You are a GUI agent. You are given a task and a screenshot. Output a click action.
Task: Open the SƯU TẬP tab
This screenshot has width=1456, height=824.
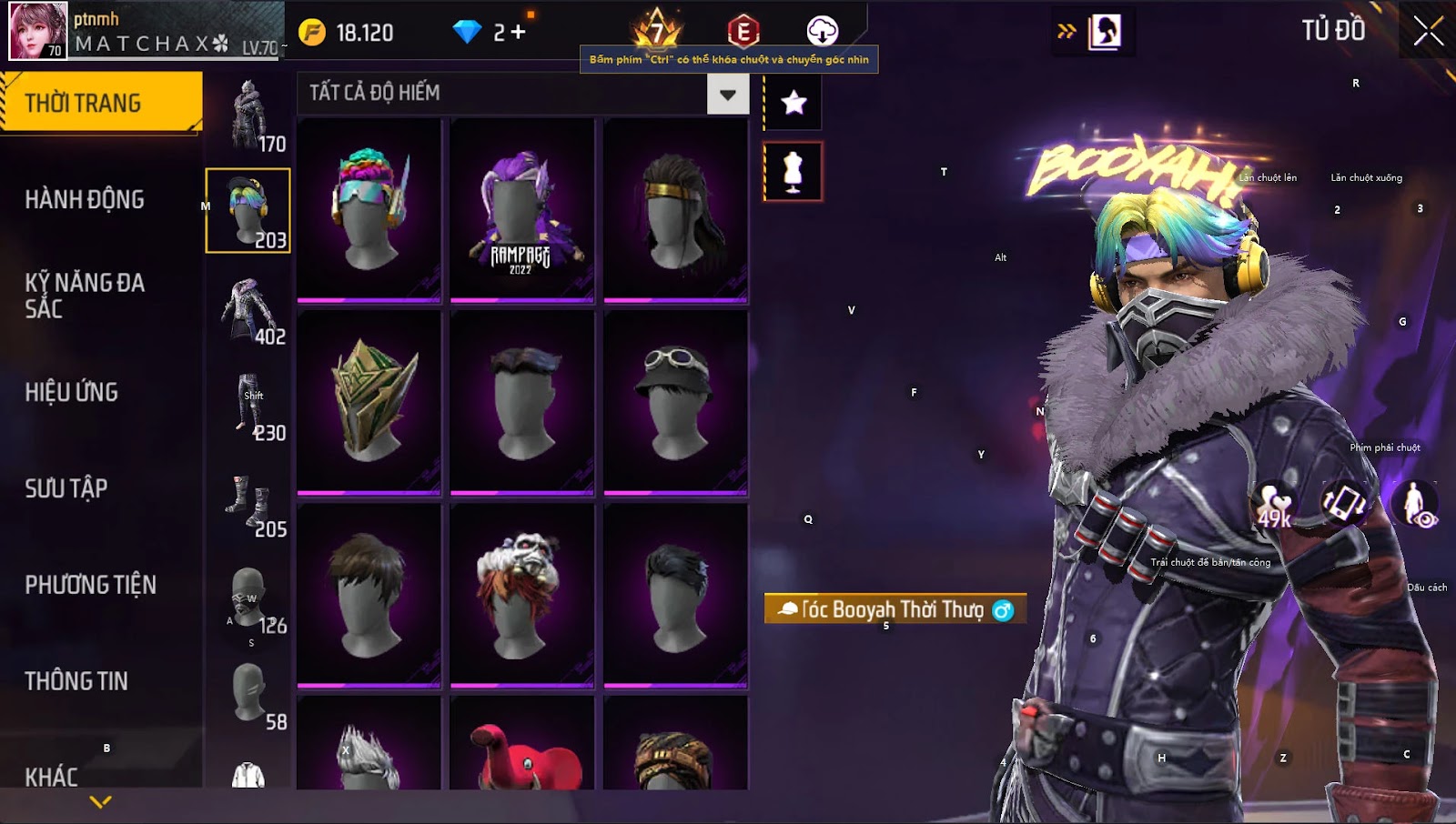pos(66,488)
